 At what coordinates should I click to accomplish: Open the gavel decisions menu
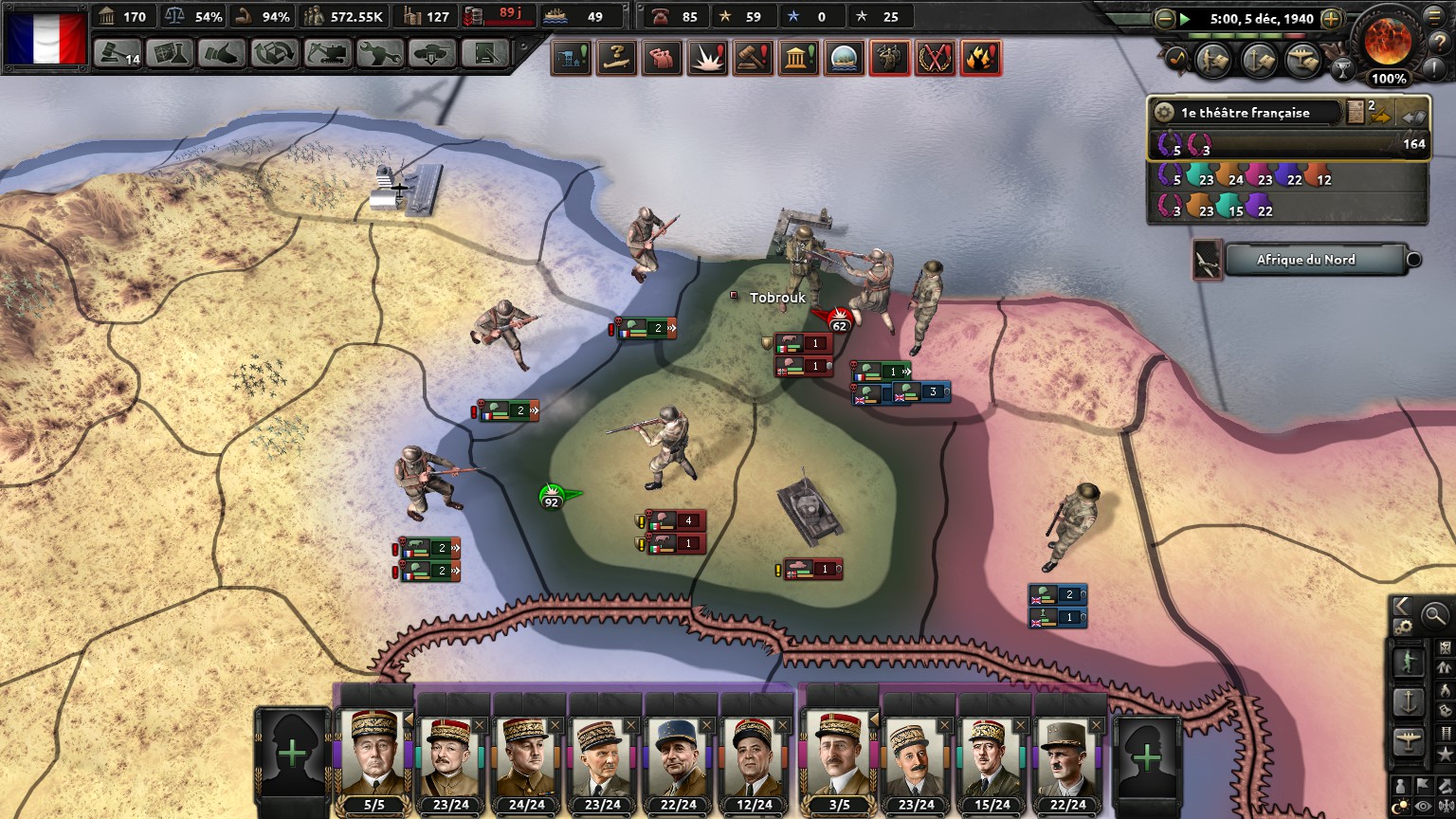pyautogui.click(x=118, y=53)
